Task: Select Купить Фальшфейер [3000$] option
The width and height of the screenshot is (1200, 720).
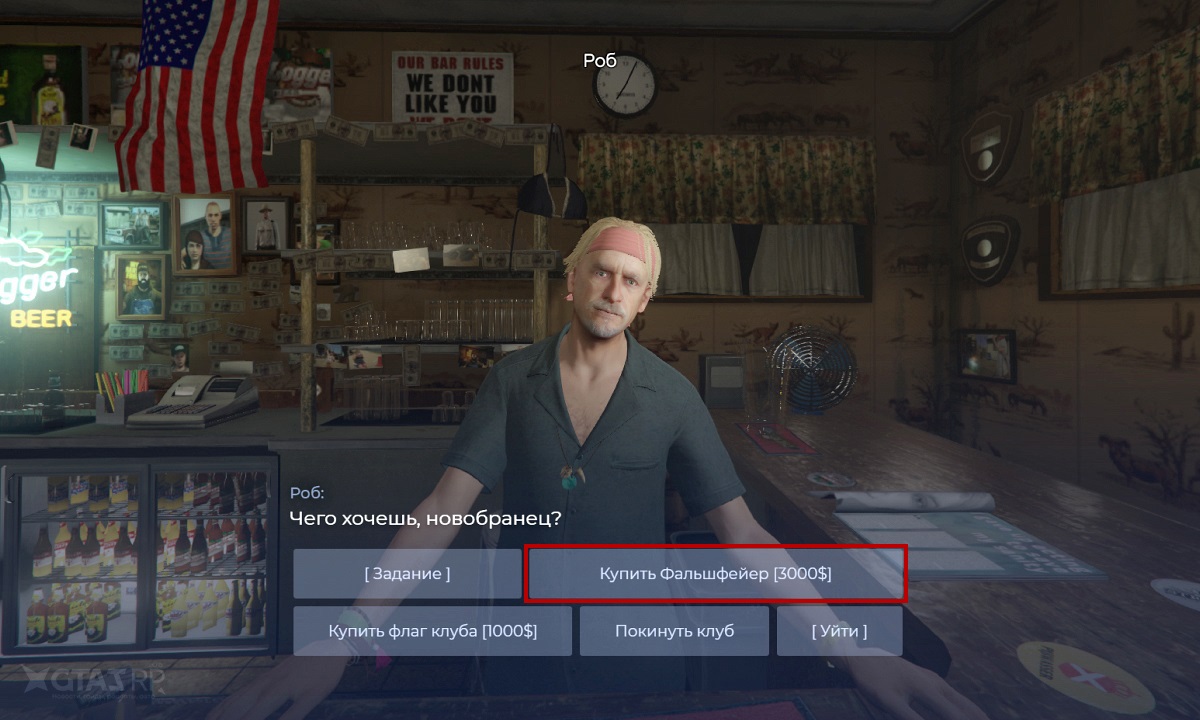Action: click(715, 574)
